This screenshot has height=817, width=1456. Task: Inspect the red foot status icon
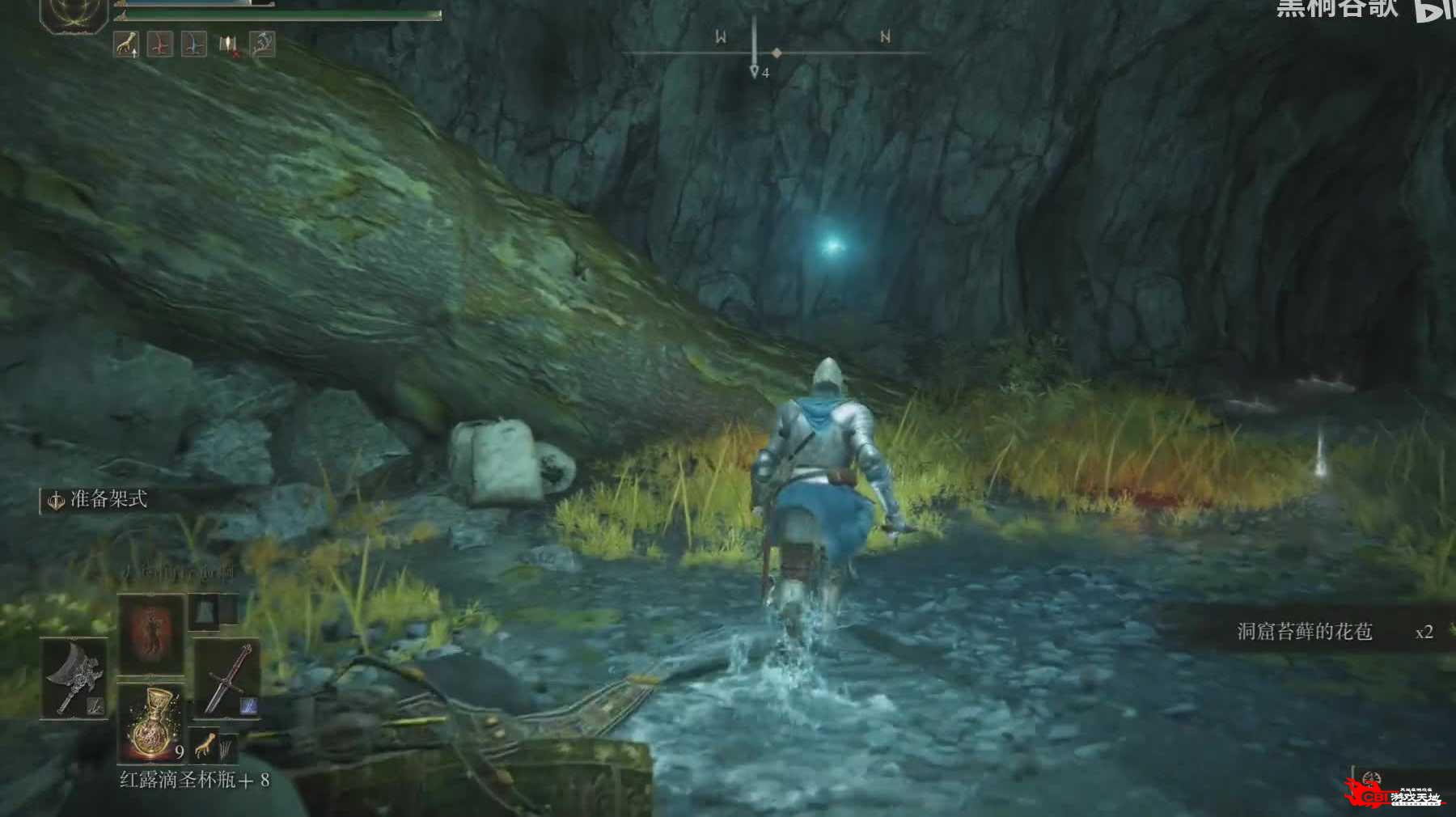click(160, 45)
